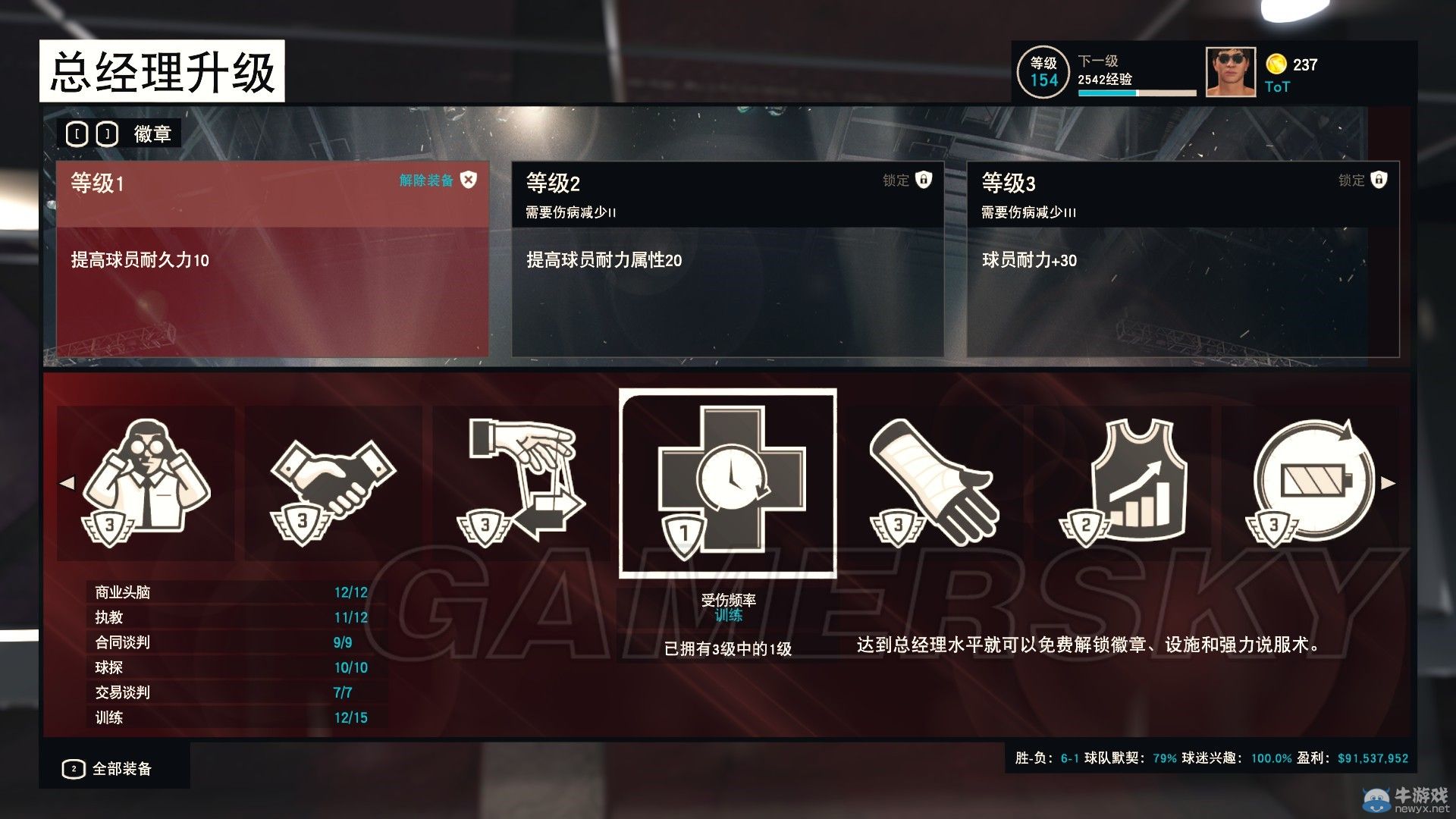
Task: Open the highlighted 受伤频率 medical cross badge
Action: coord(726,478)
